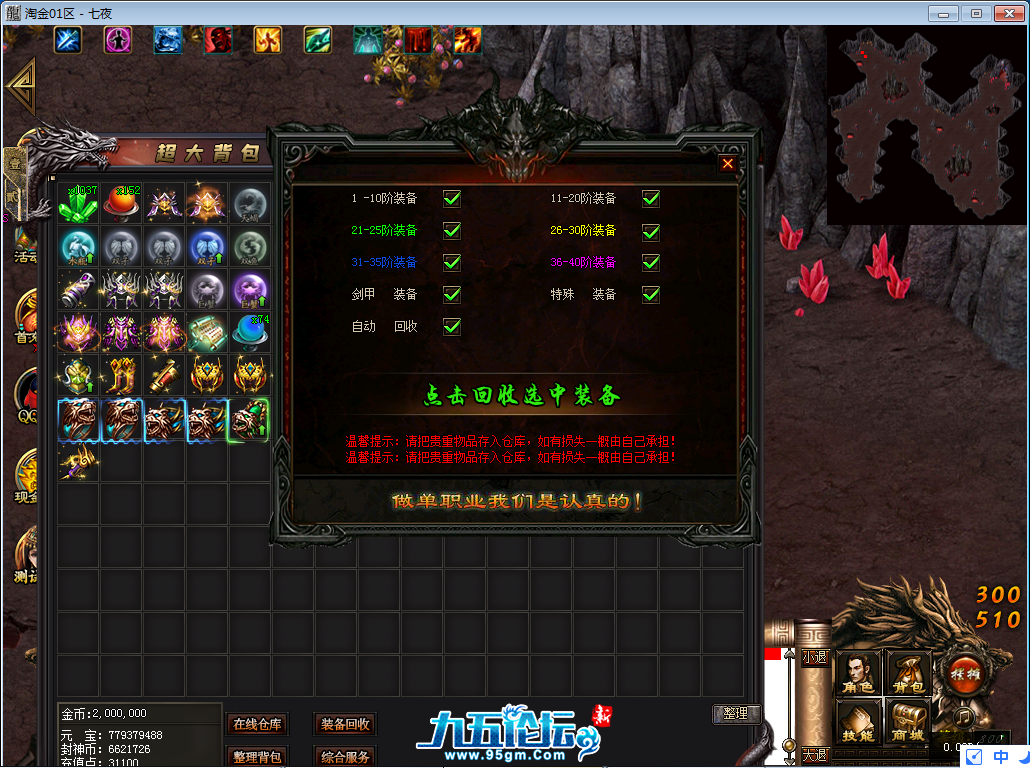The image size is (1030, 768).
Task: Open the minimap in the corner
Action: tap(927, 125)
